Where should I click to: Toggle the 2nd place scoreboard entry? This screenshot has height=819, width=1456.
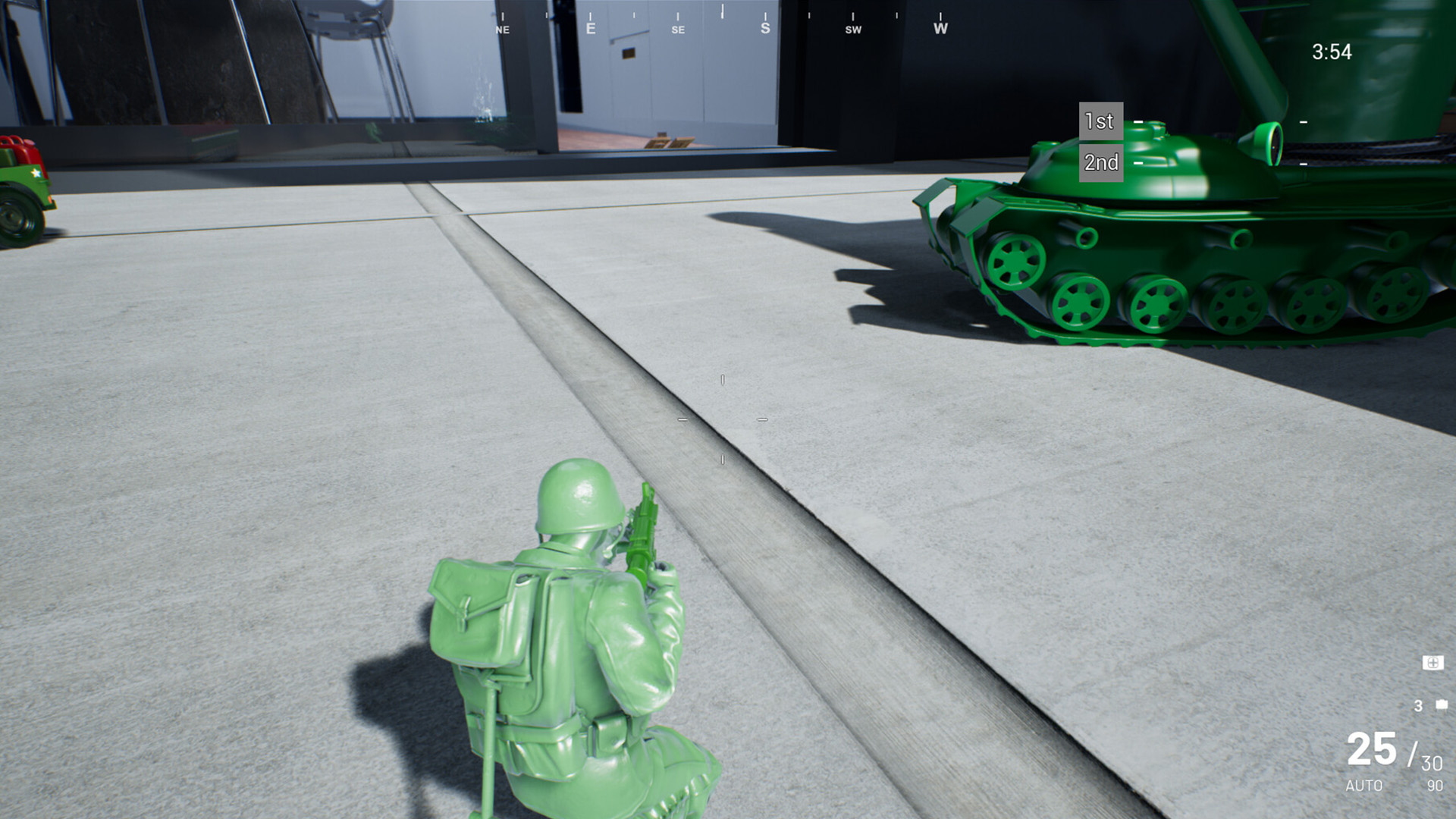[x=1100, y=162]
